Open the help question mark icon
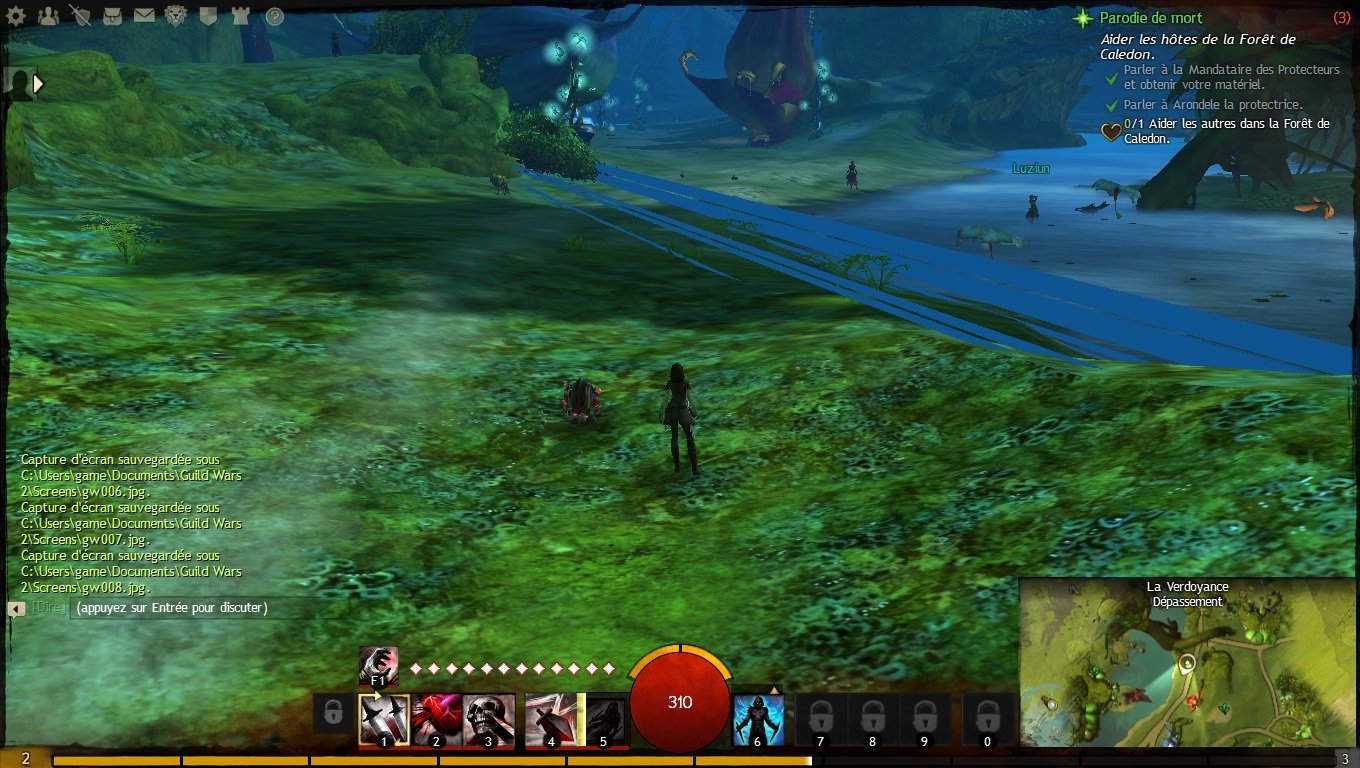Image resolution: width=1360 pixels, height=768 pixels. coord(274,16)
